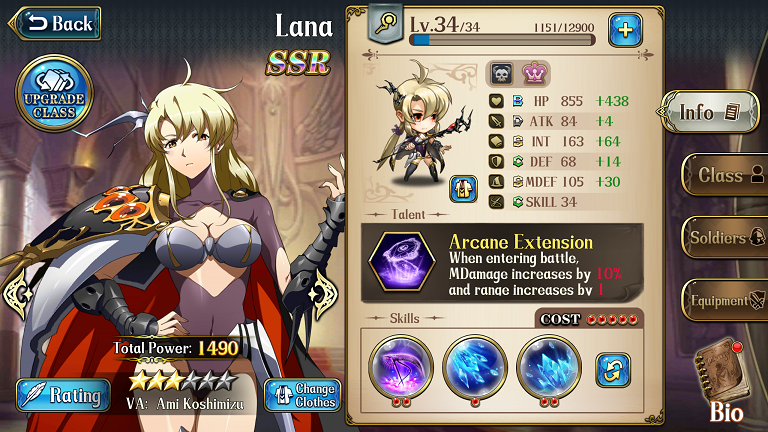768x432 pixels.
Task: Select the purple arcane circle skill
Action: coord(400,368)
